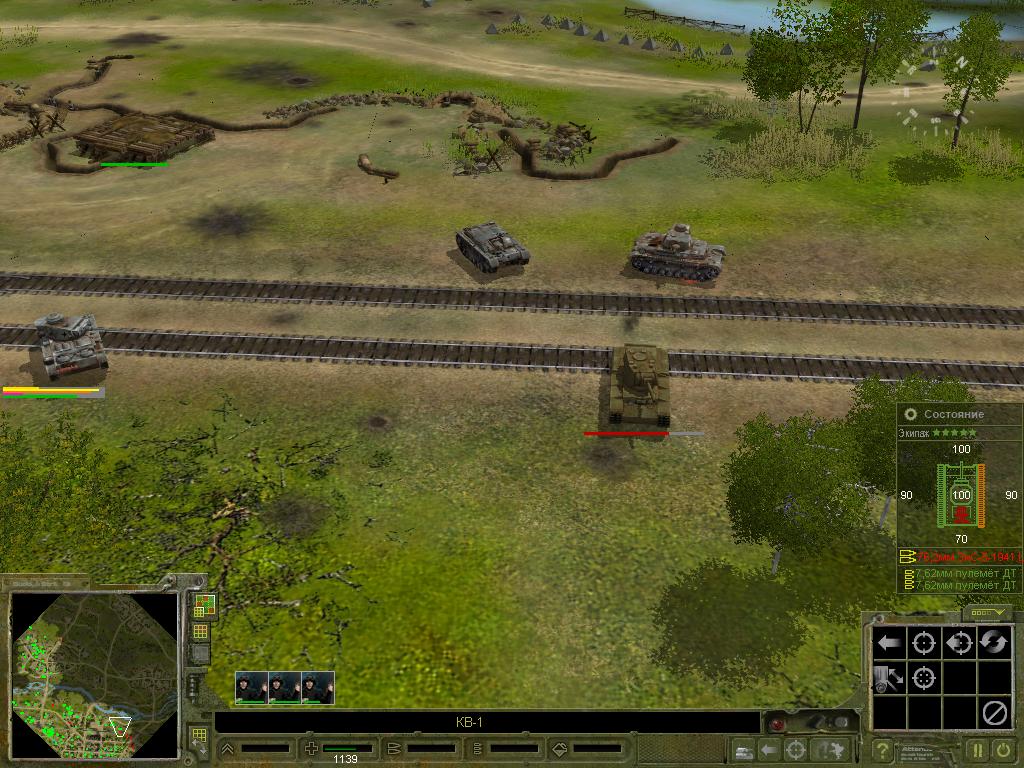
Task: Choose the four-dot crosshair command
Action: click(924, 678)
